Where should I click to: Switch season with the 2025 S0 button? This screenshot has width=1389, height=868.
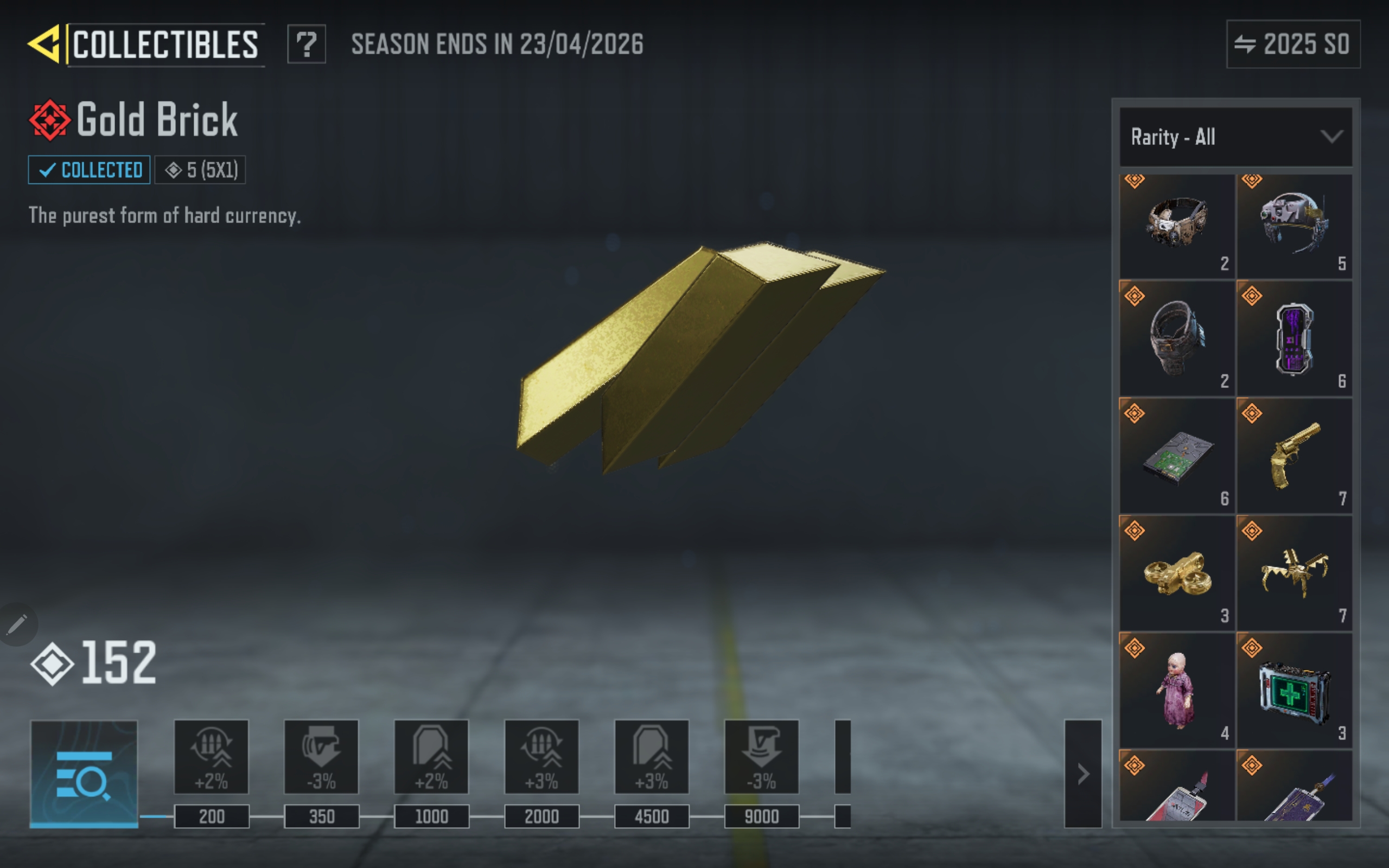pyautogui.click(x=1292, y=44)
